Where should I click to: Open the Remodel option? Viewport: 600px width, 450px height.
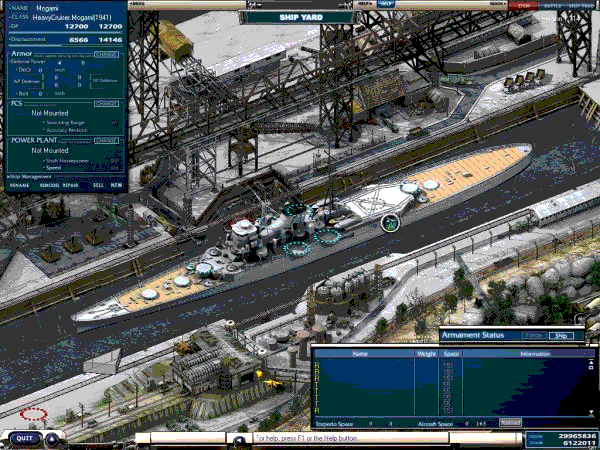click(x=48, y=185)
